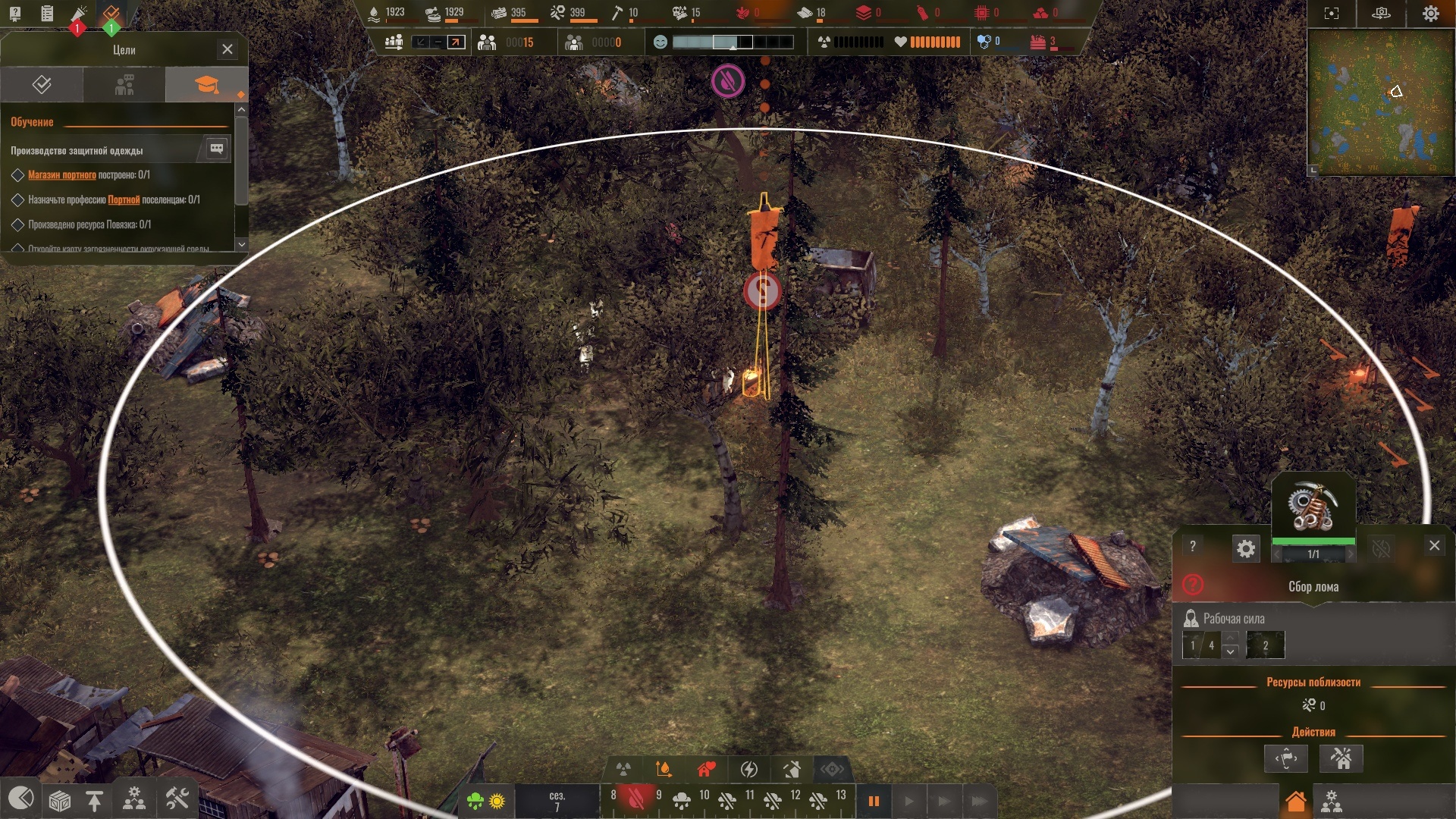Viewport: 1456px width, 819px height.
Task: Click the minimap
Action: point(1380,102)
